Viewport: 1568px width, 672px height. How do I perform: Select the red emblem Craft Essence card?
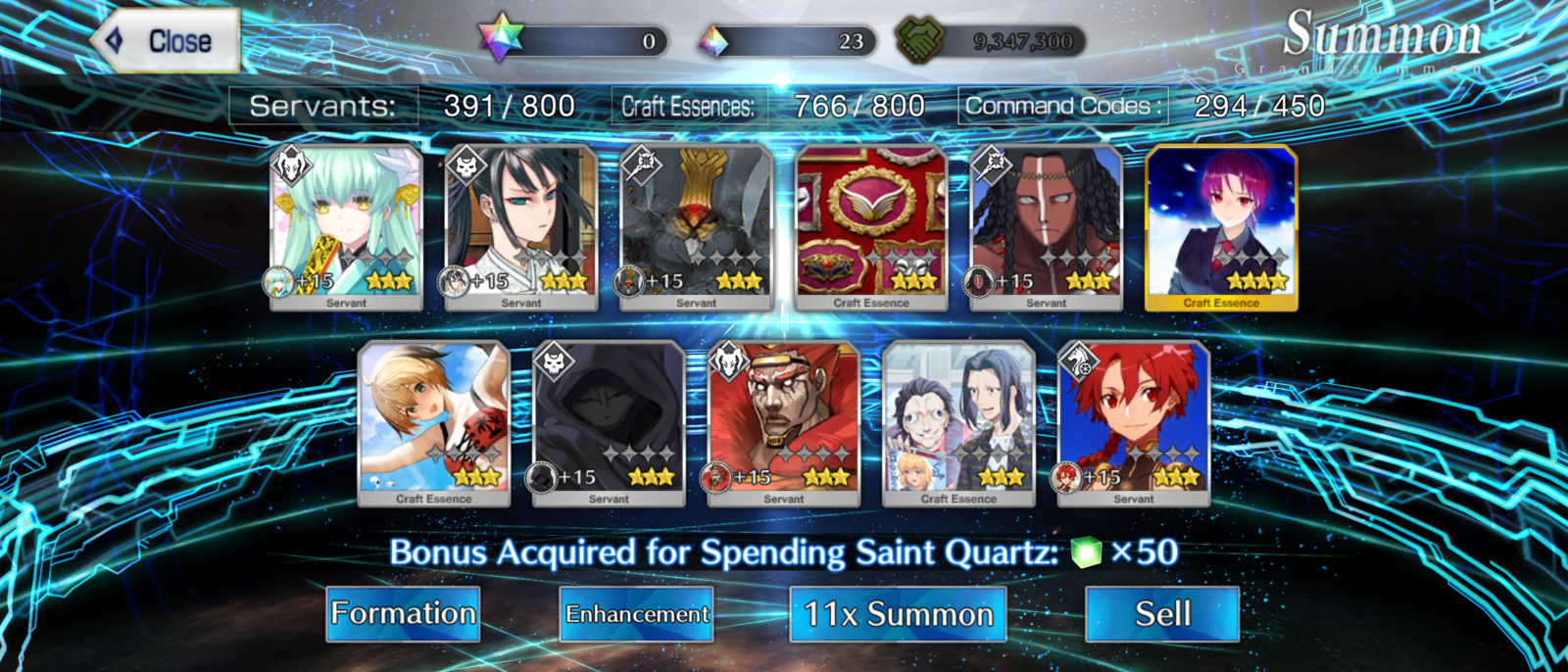pos(871,227)
